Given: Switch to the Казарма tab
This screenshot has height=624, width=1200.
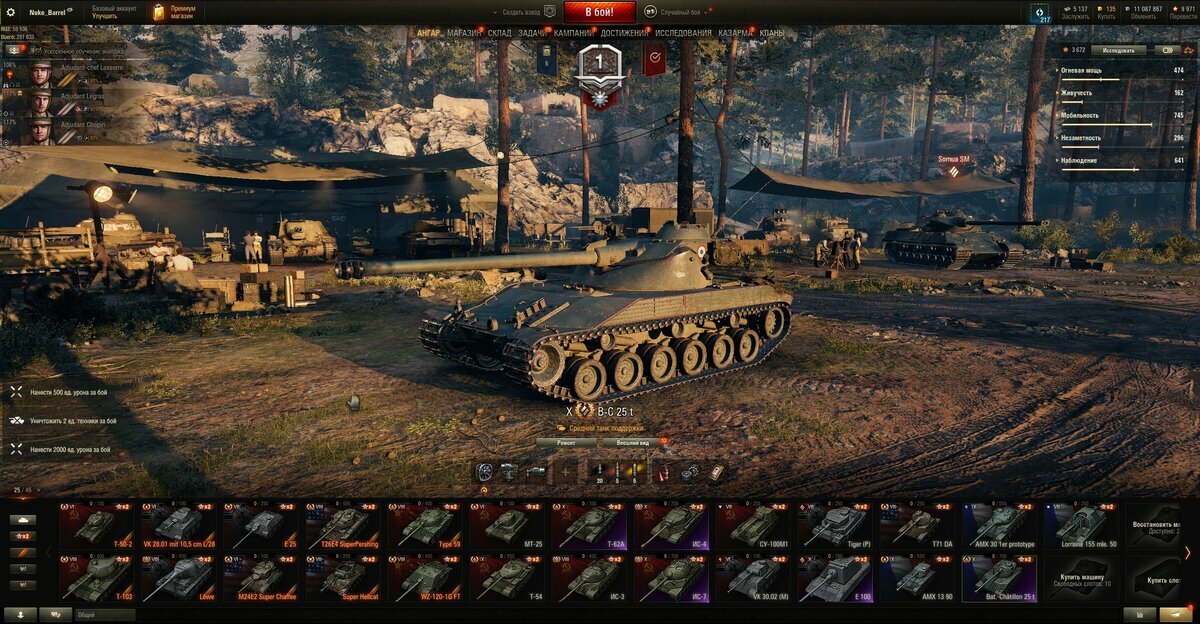Looking at the screenshot, I should (736, 33).
